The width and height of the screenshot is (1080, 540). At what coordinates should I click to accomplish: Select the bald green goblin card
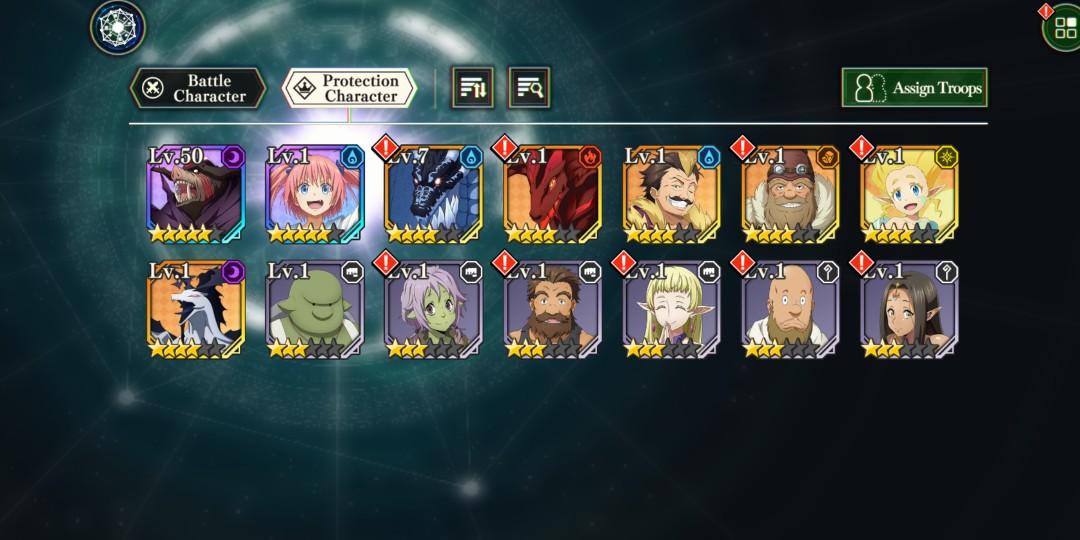pyautogui.click(x=315, y=309)
